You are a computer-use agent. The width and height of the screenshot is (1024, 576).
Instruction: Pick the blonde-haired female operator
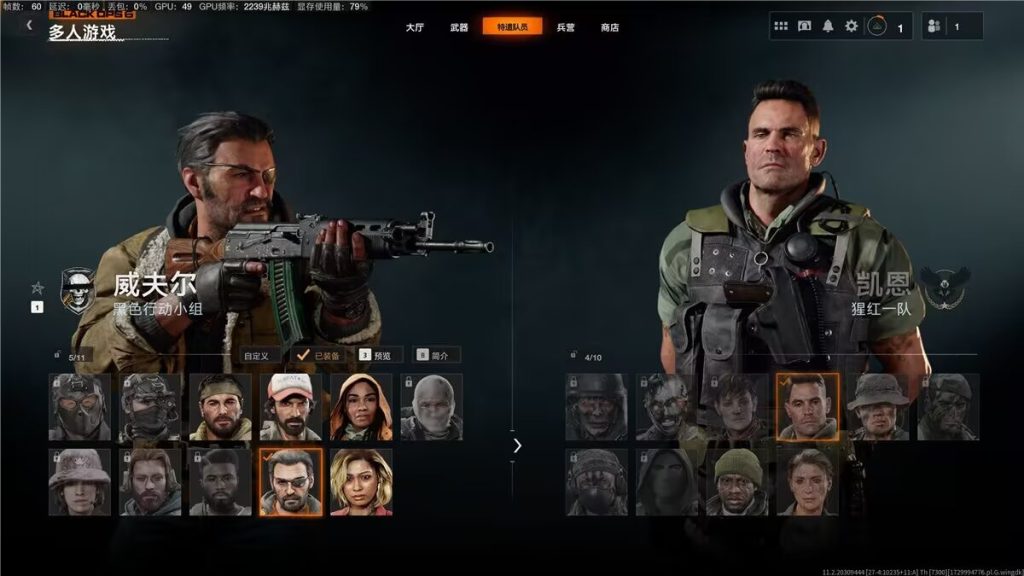coord(361,481)
